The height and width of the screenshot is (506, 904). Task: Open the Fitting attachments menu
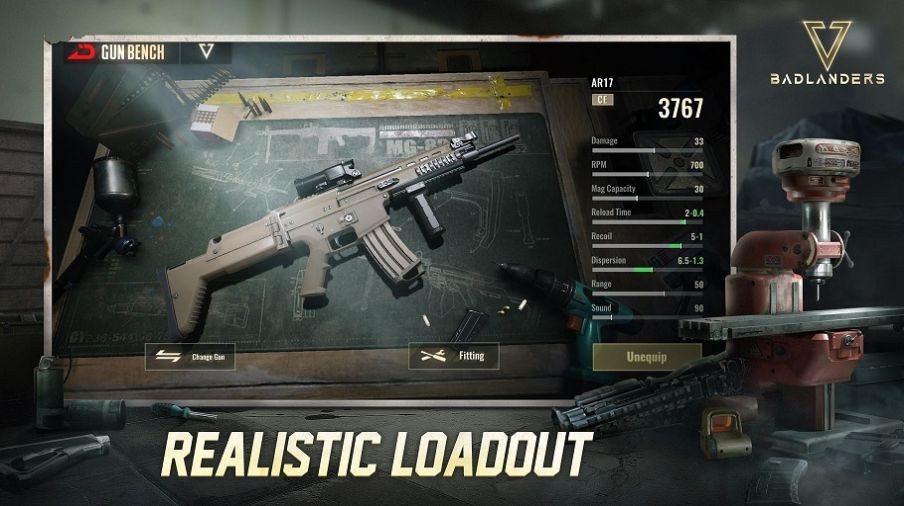(x=453, y=356)
